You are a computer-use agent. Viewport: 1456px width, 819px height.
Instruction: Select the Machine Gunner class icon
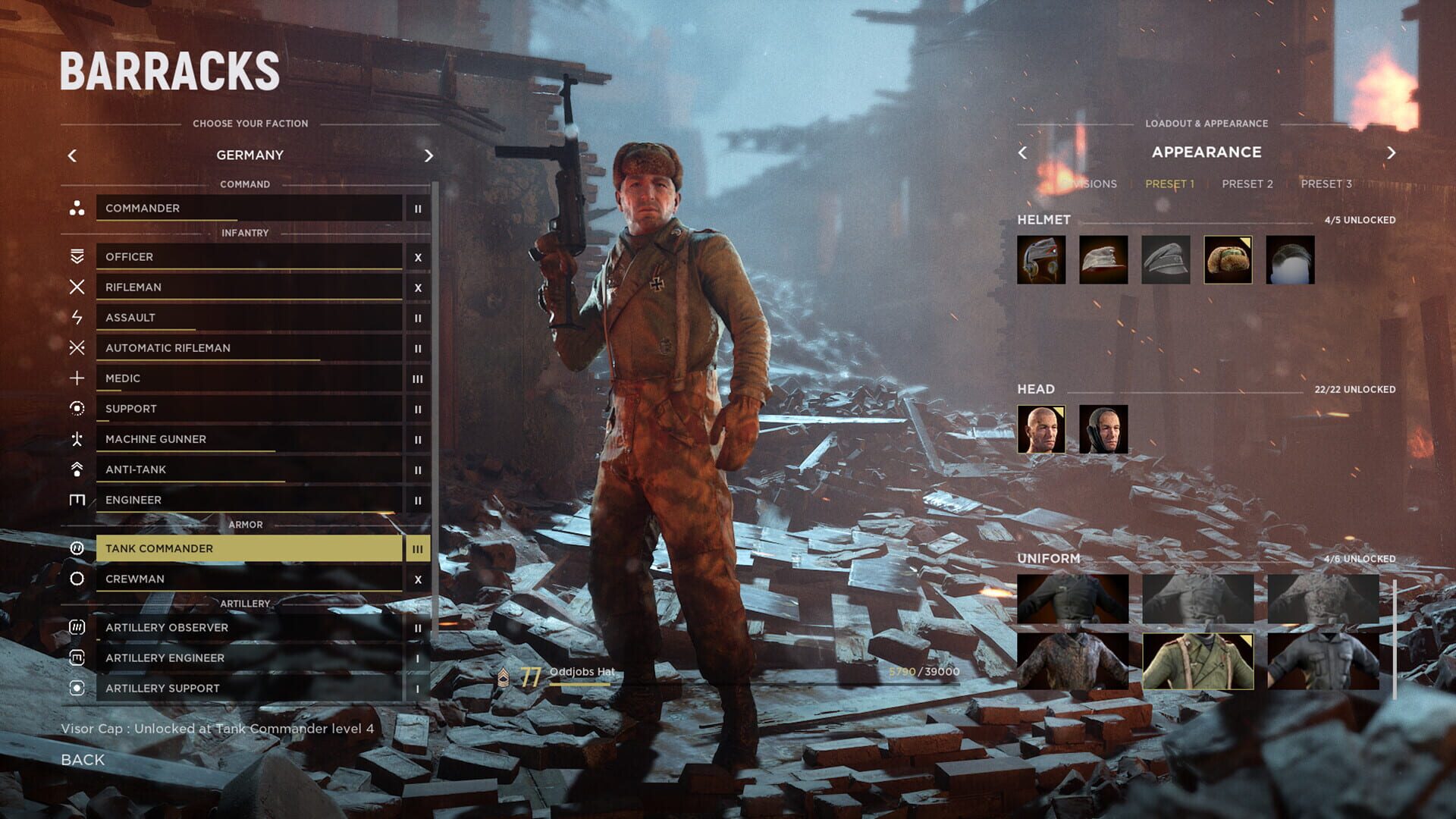76,438
